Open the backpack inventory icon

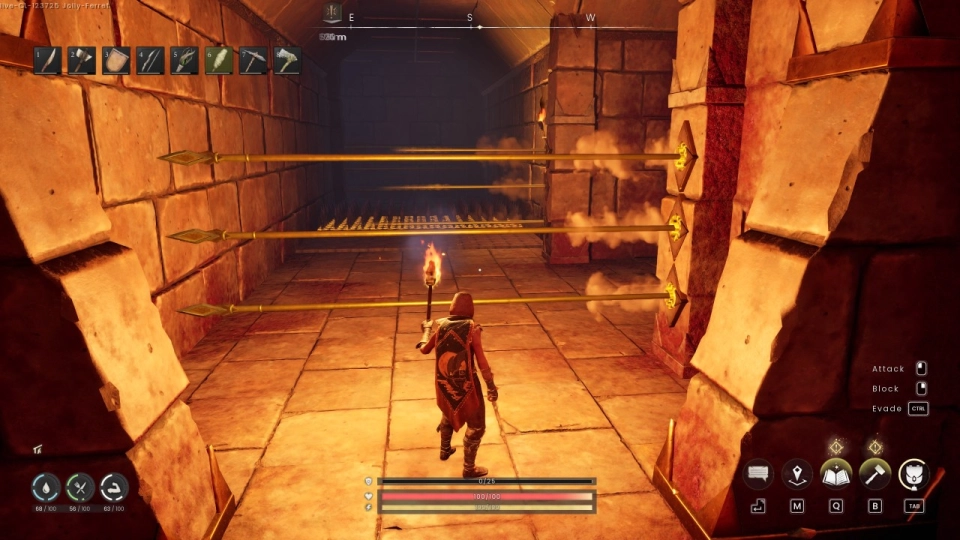click(x=914, y=474)
